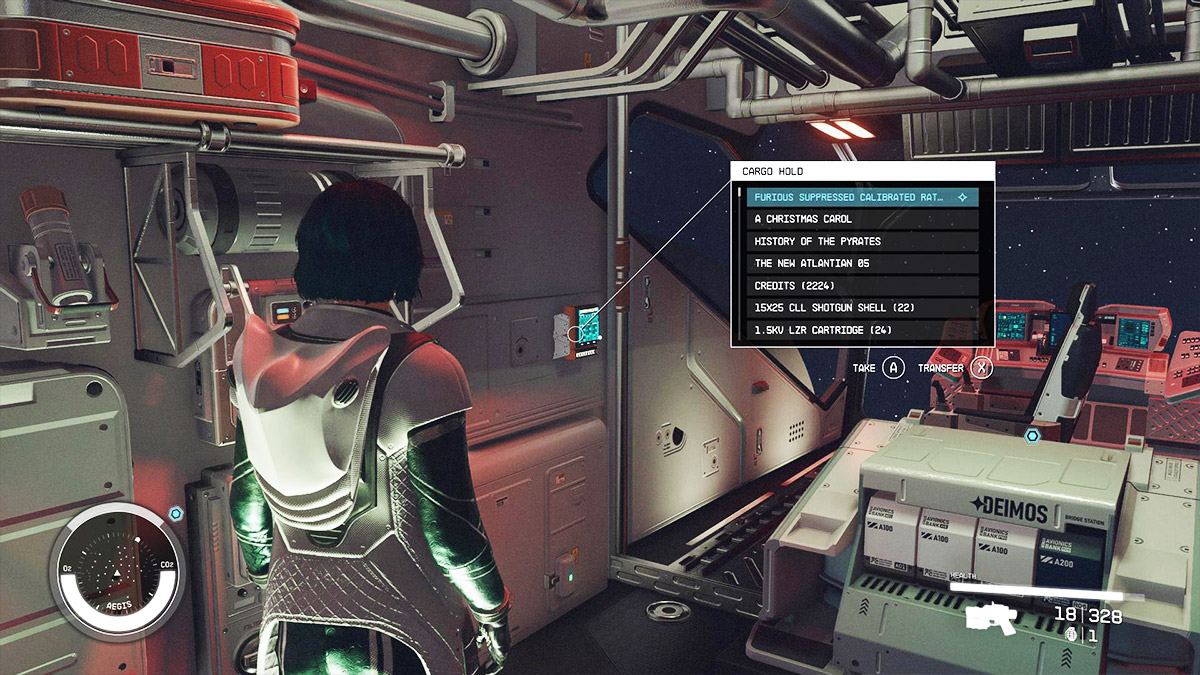
Task: Select History of the Pyrates book
Action: [861, 241]
